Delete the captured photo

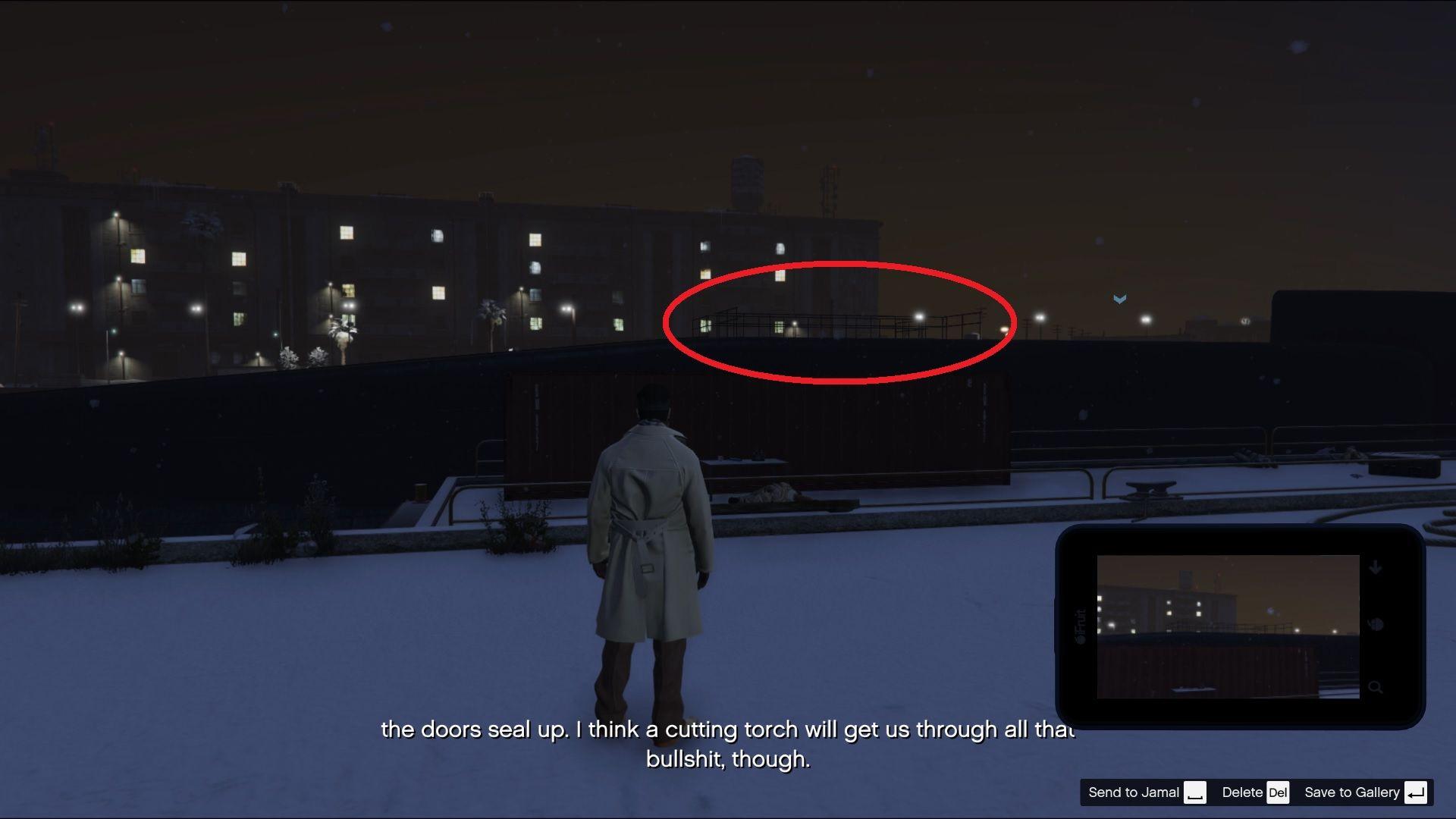1255,792
